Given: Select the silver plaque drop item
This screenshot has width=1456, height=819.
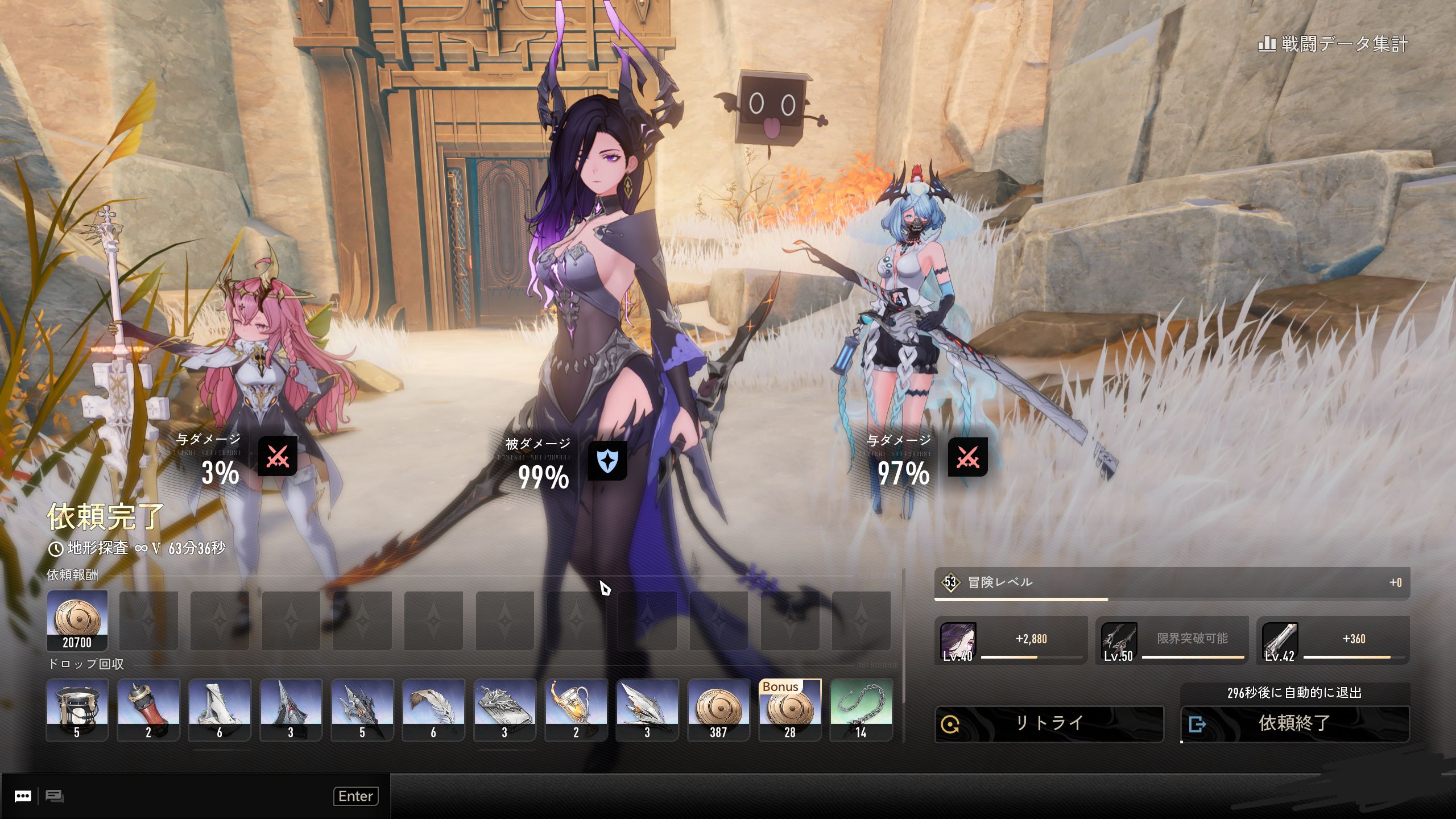Looking at the screenshot, I should pos(504,710).
